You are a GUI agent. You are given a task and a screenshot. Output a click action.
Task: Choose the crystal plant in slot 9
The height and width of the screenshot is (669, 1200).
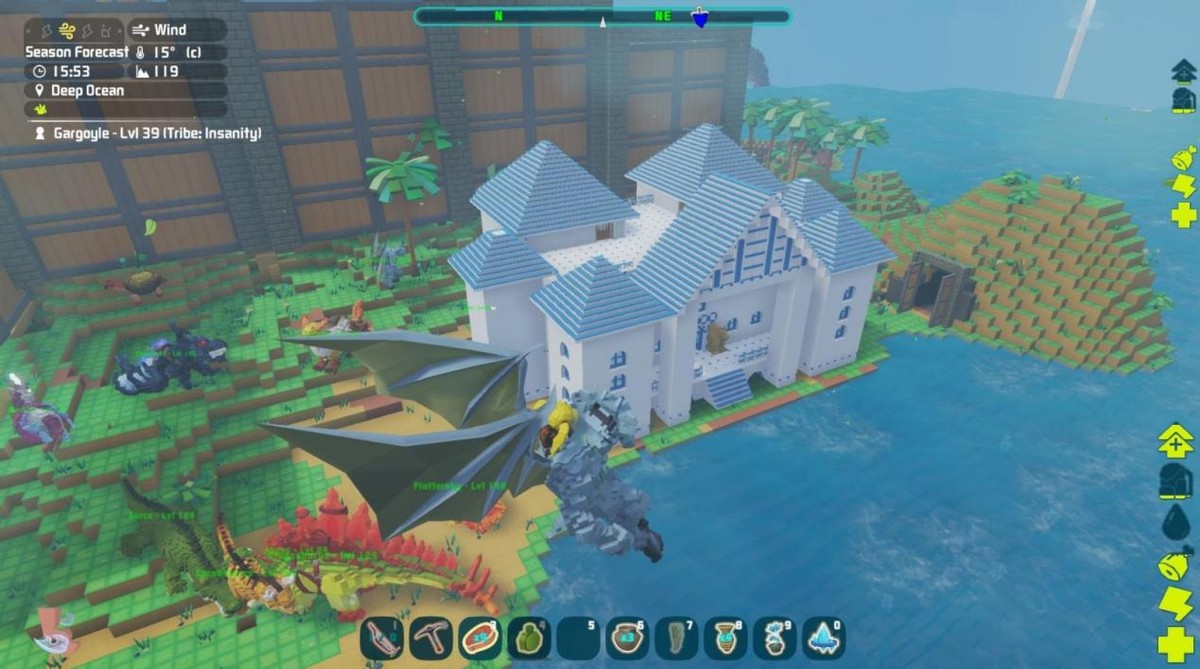point(774,638)
